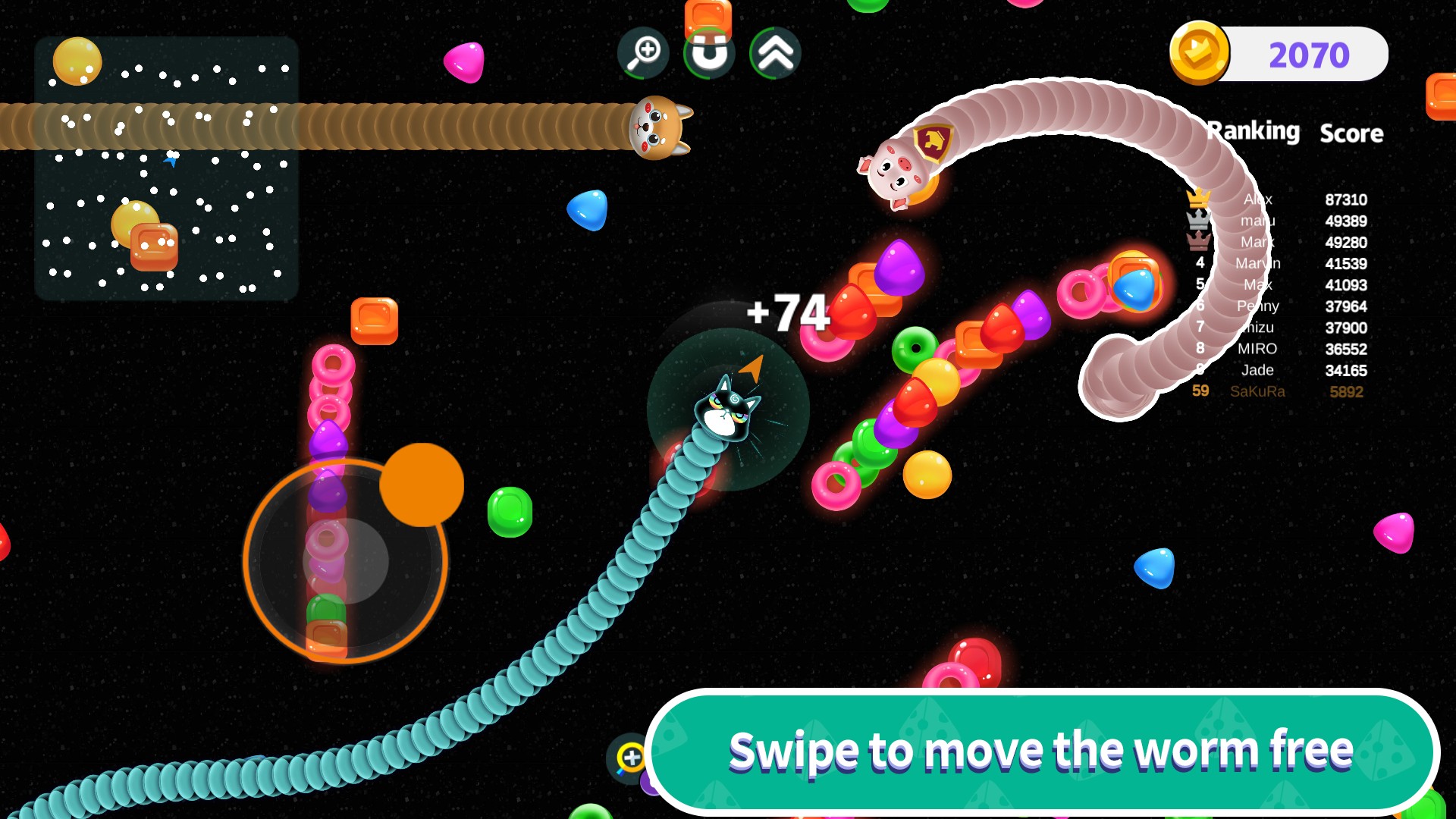
Task: Select Jade's row in the ranking
Action: [x=1282, y=370]
